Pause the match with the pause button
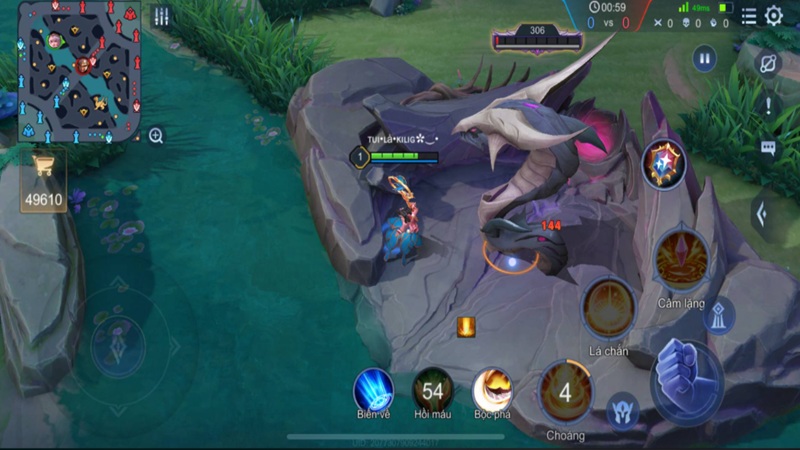The height and width of the screenshot is (450, 800). click(x=705, y=59)
